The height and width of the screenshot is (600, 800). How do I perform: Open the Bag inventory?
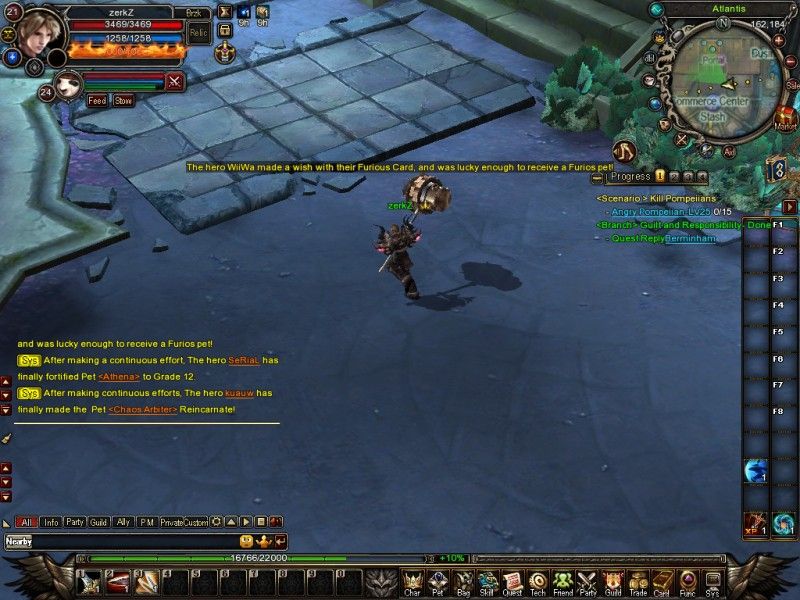[x=463, y=583]
